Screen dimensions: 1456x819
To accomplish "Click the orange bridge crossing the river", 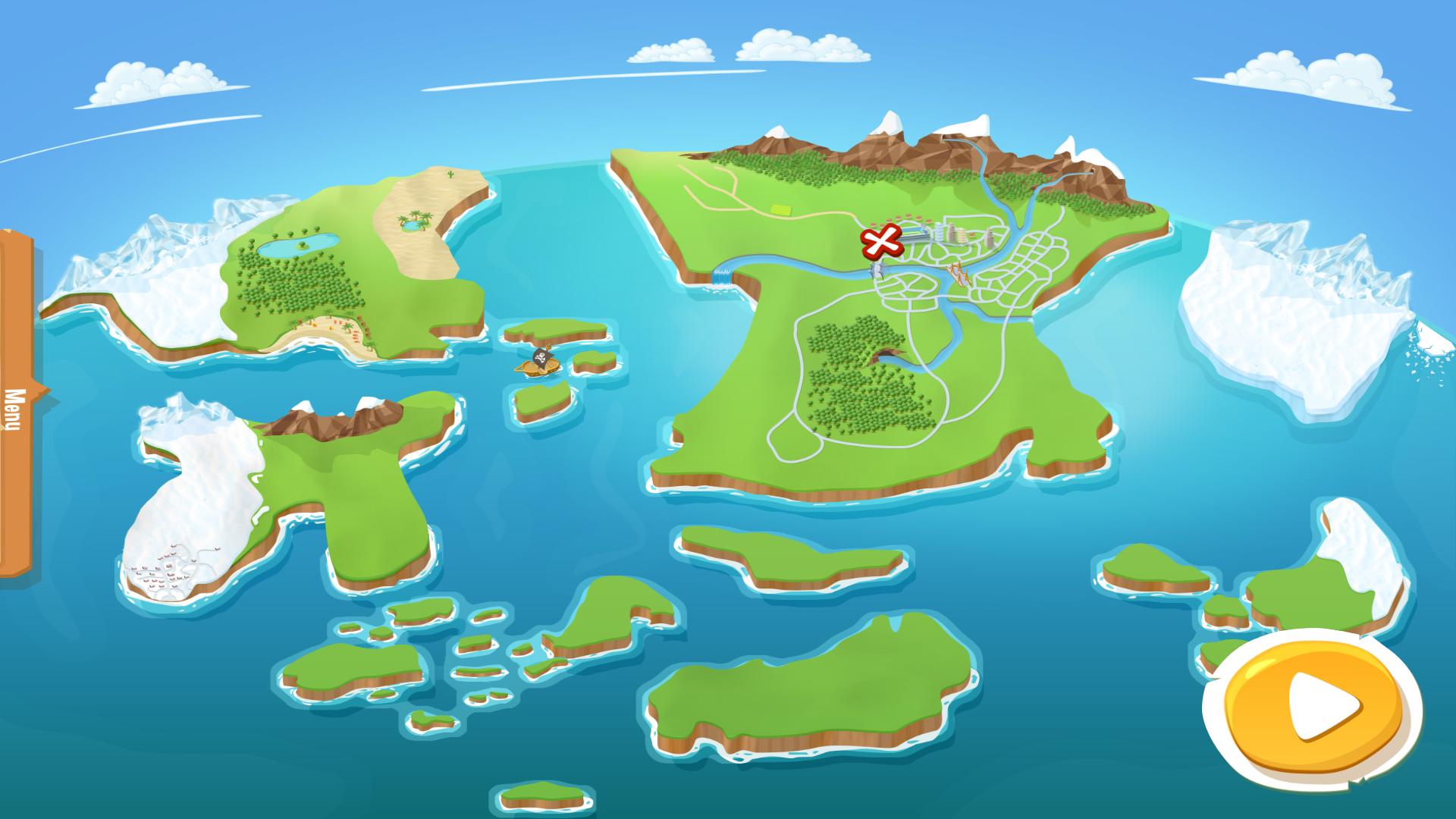I will tap(959, 271).
